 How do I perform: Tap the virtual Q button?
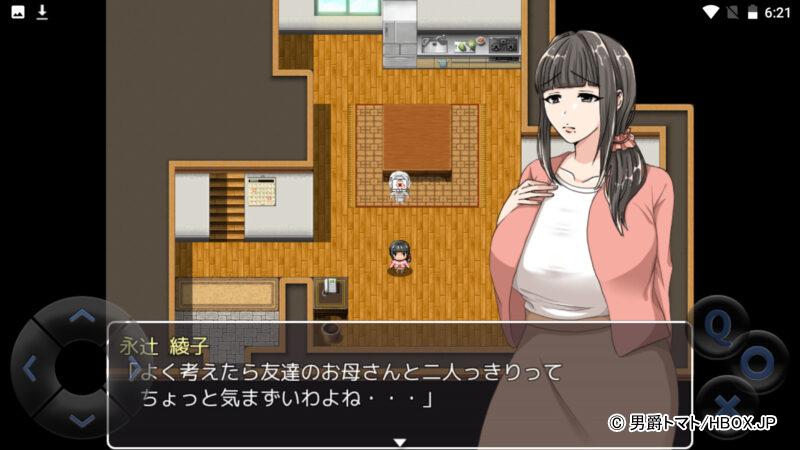click(718, 326)
